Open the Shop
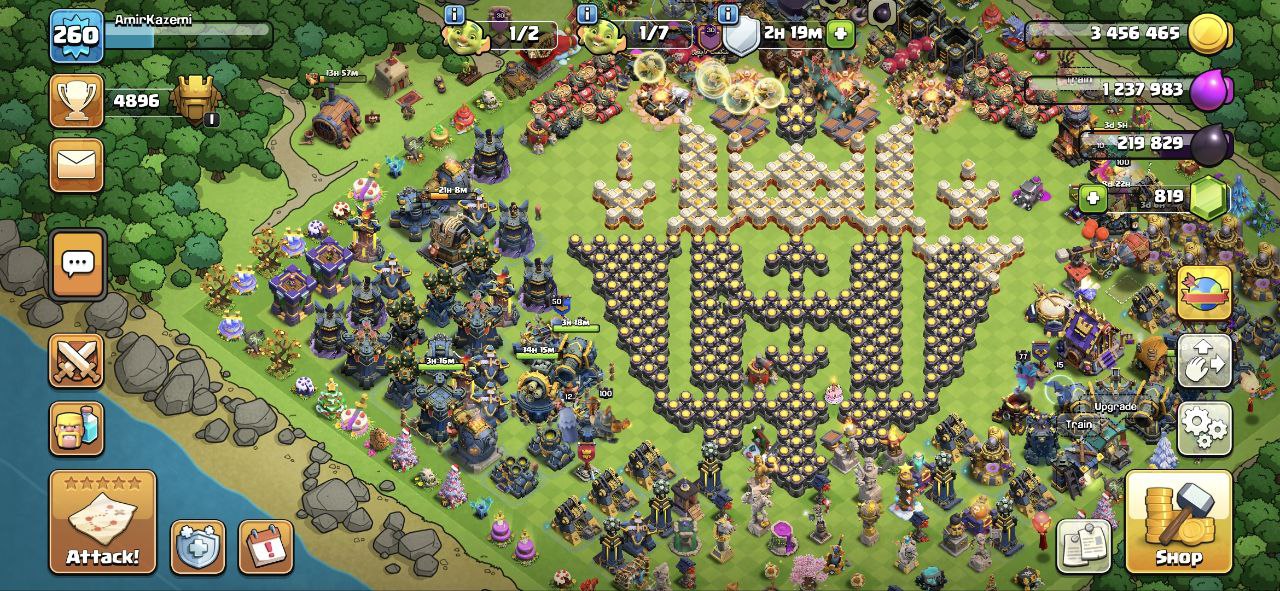This screenshot has height=591, width=1280. coord(1178,522)
